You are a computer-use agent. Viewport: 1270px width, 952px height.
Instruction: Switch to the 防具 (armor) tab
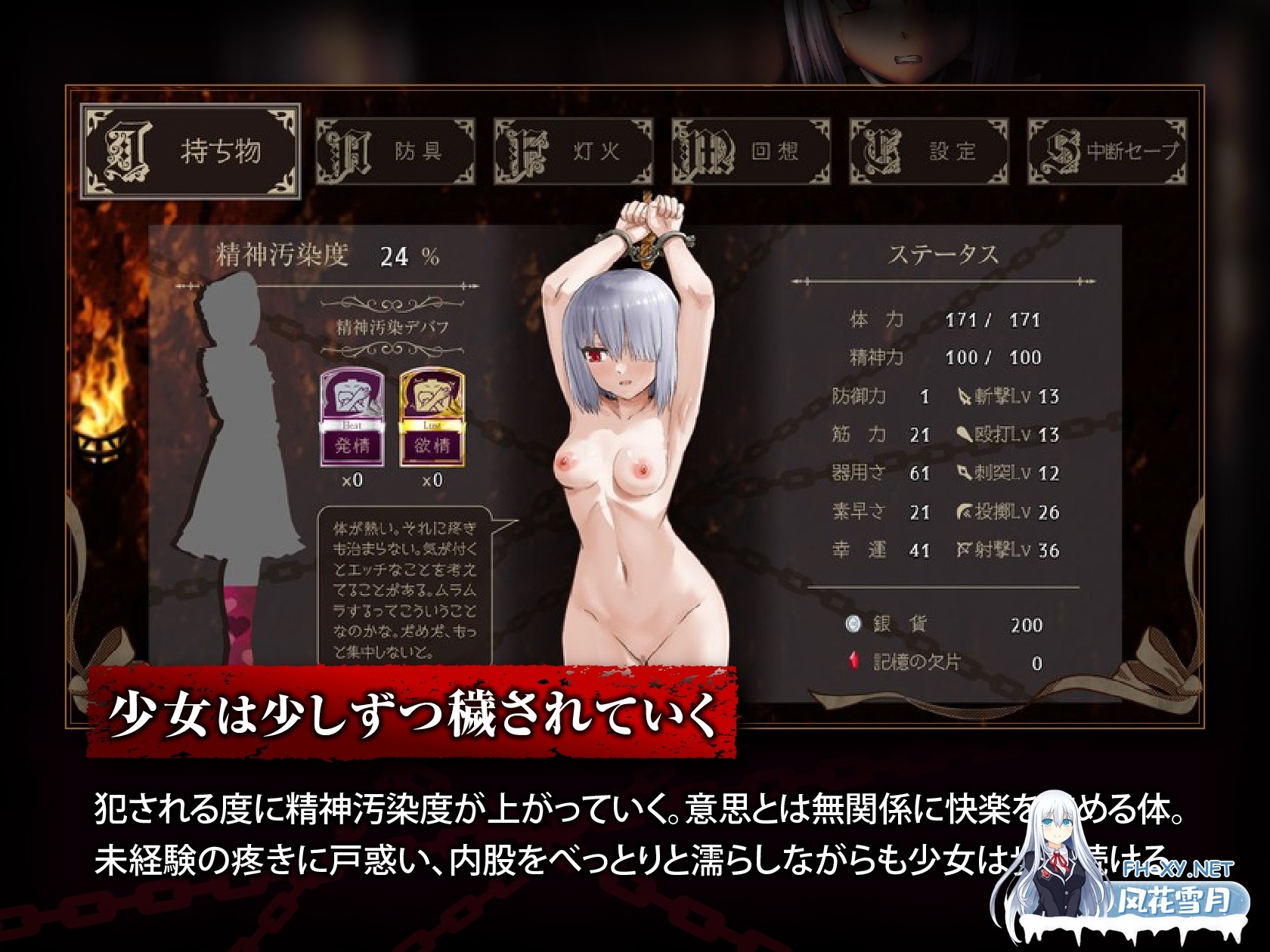pos(393,149)
